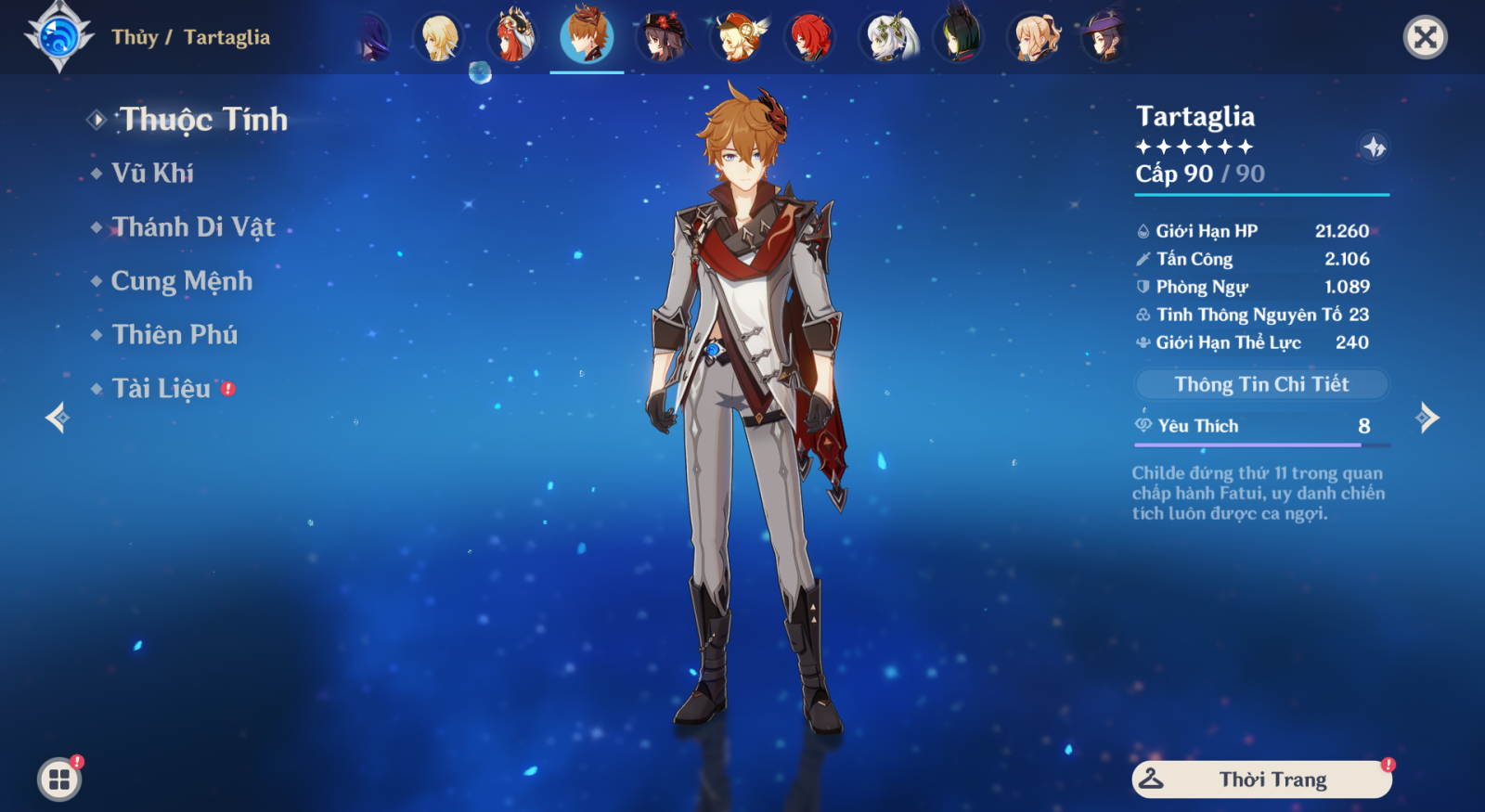This screenshot has height=812, width=1485.
Task: Go to Thiên Phú talents
Action: tap(174, 335)
